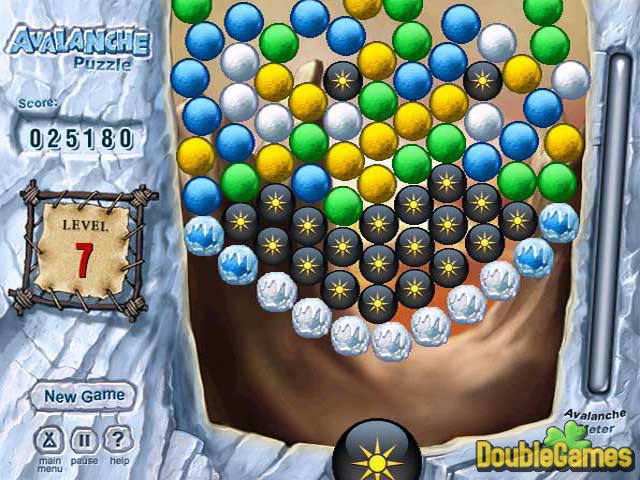
Task: Open the help screen
Action: (118, 440)
